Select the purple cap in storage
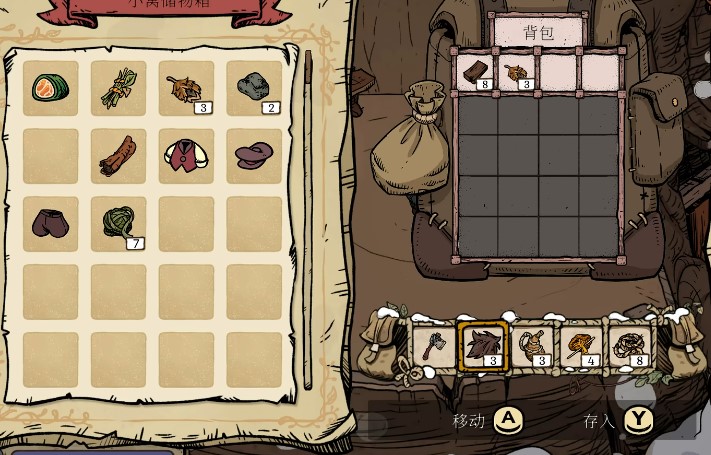 click(x=254, y=155)
